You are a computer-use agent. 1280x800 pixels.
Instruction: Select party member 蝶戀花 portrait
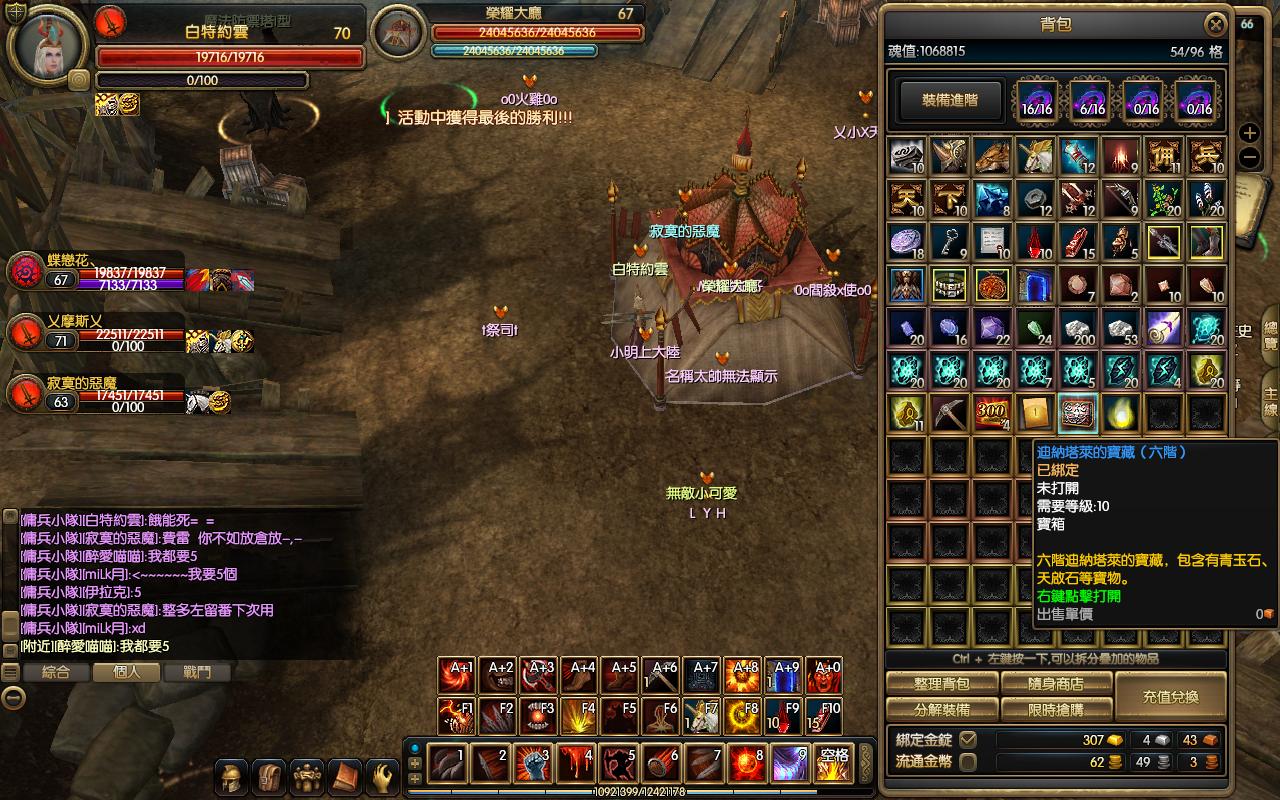pyautogui.click(x=24, y=272)
